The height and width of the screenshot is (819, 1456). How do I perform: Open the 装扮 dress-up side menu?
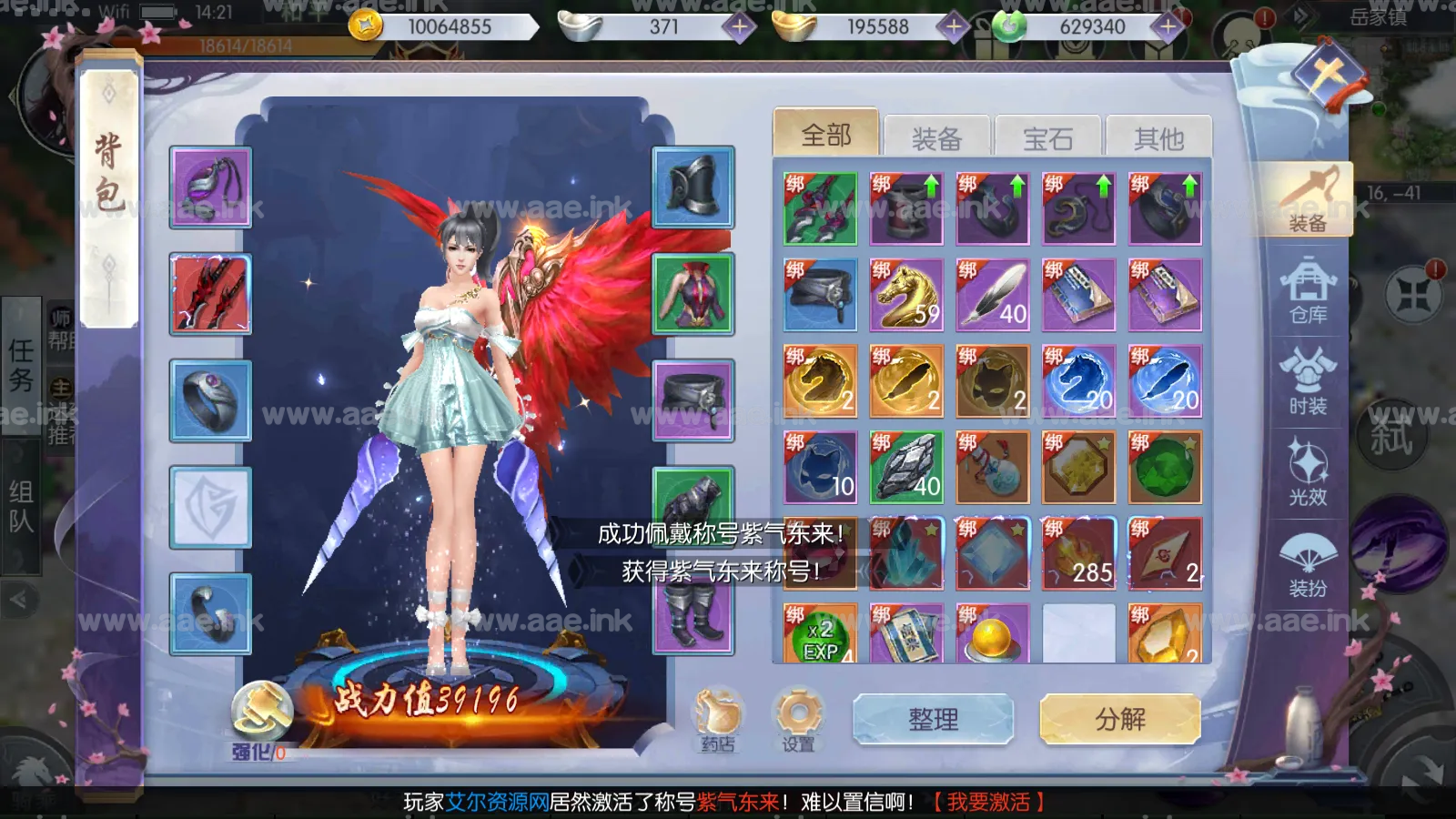coord(1308,564)
